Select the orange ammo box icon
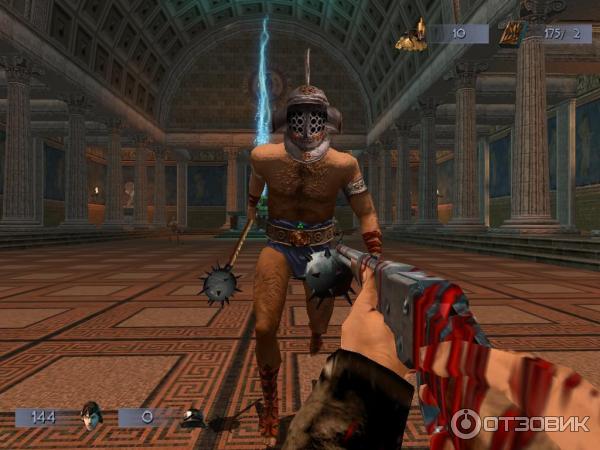The width and height of the screenshot is (600, 450). tap(511, 34)
